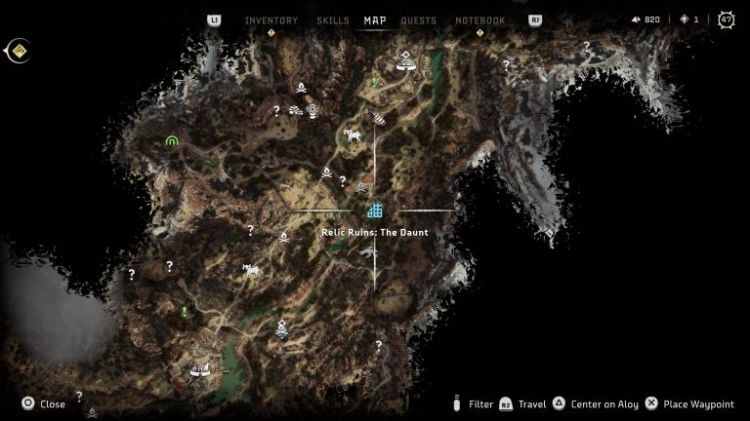
Task: Open the Skills tab
Action: click(x=332, y=20)
